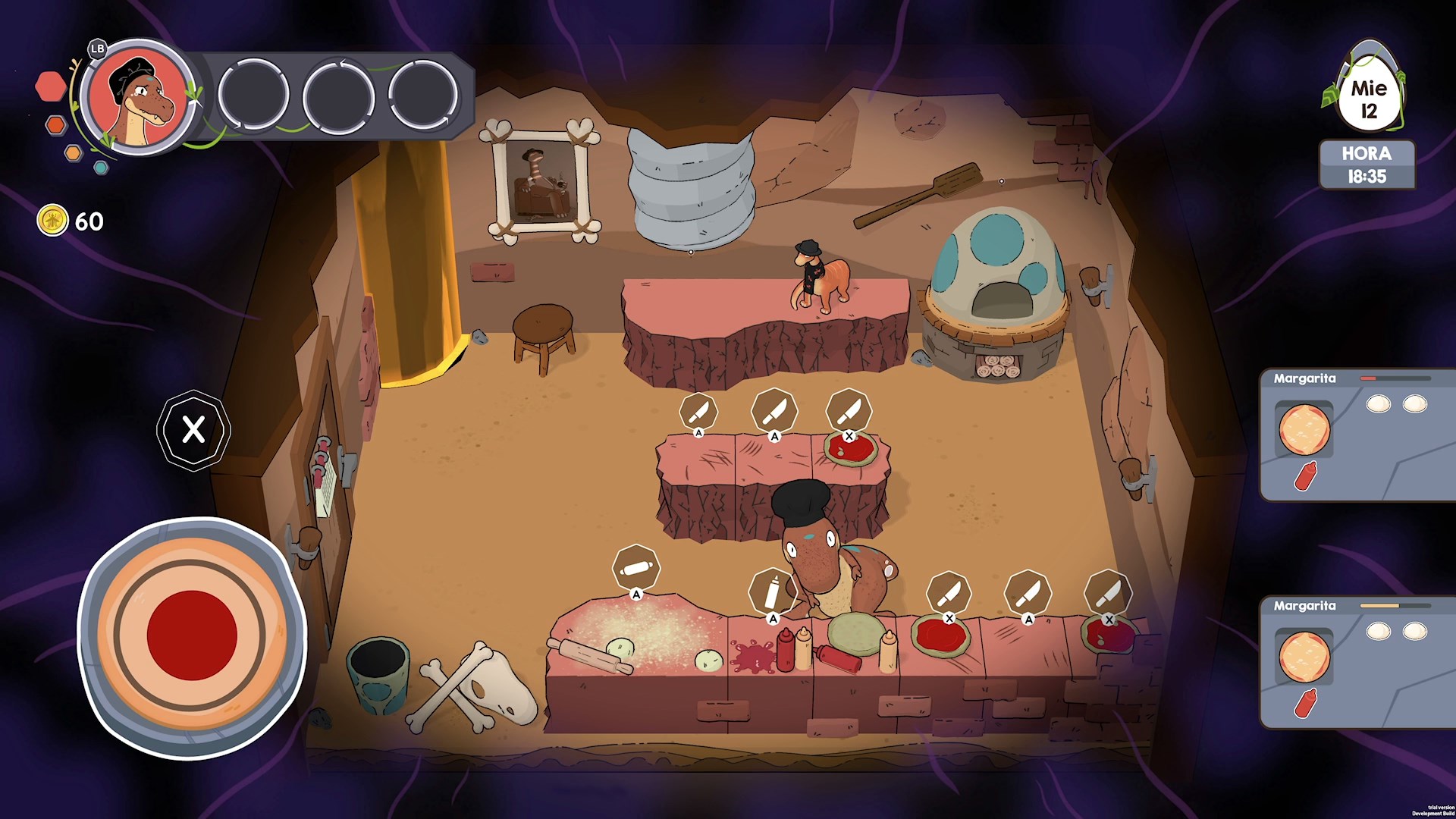Activate the sauce bottle station icon
This screenshot has width=1456, height=819.
(772, 591)
